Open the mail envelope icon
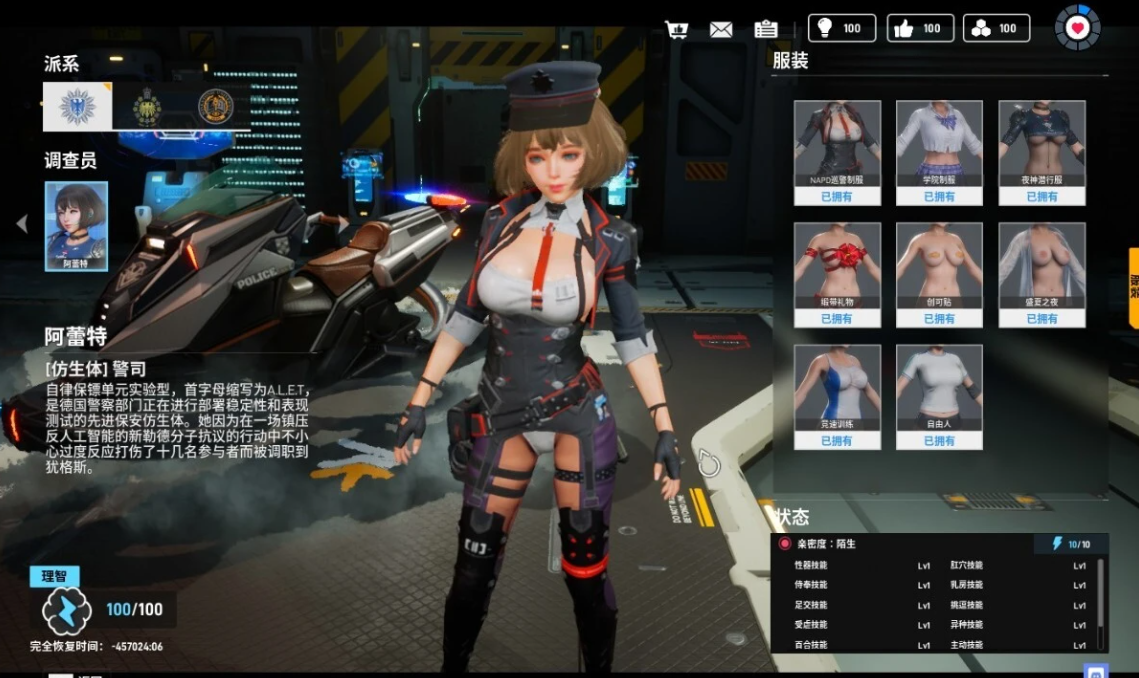1139x678 pixels. pyautogui.click(x=721, y=29)
